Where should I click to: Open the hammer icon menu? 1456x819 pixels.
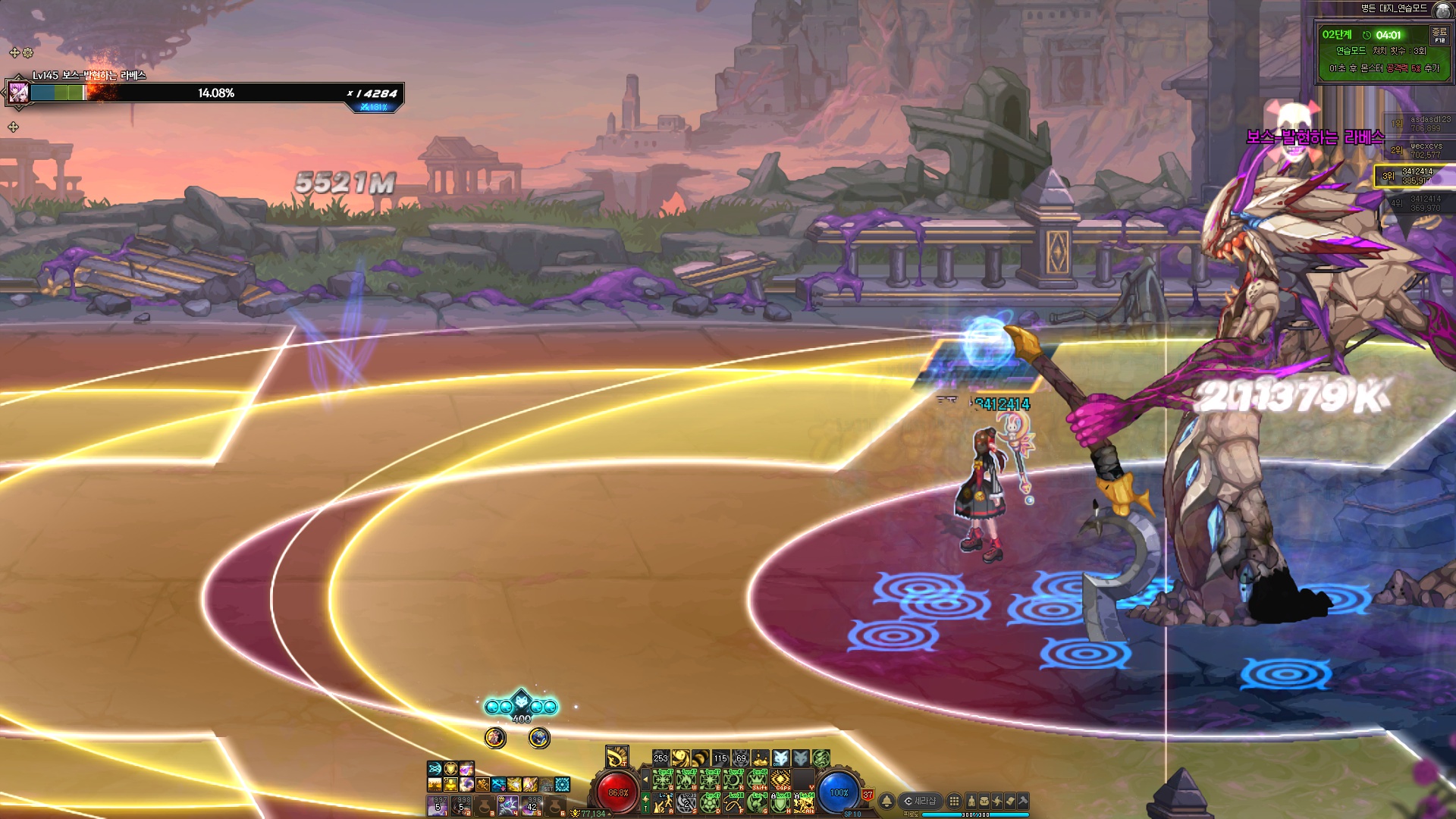pyautogui.click(x=1022, y=801)
